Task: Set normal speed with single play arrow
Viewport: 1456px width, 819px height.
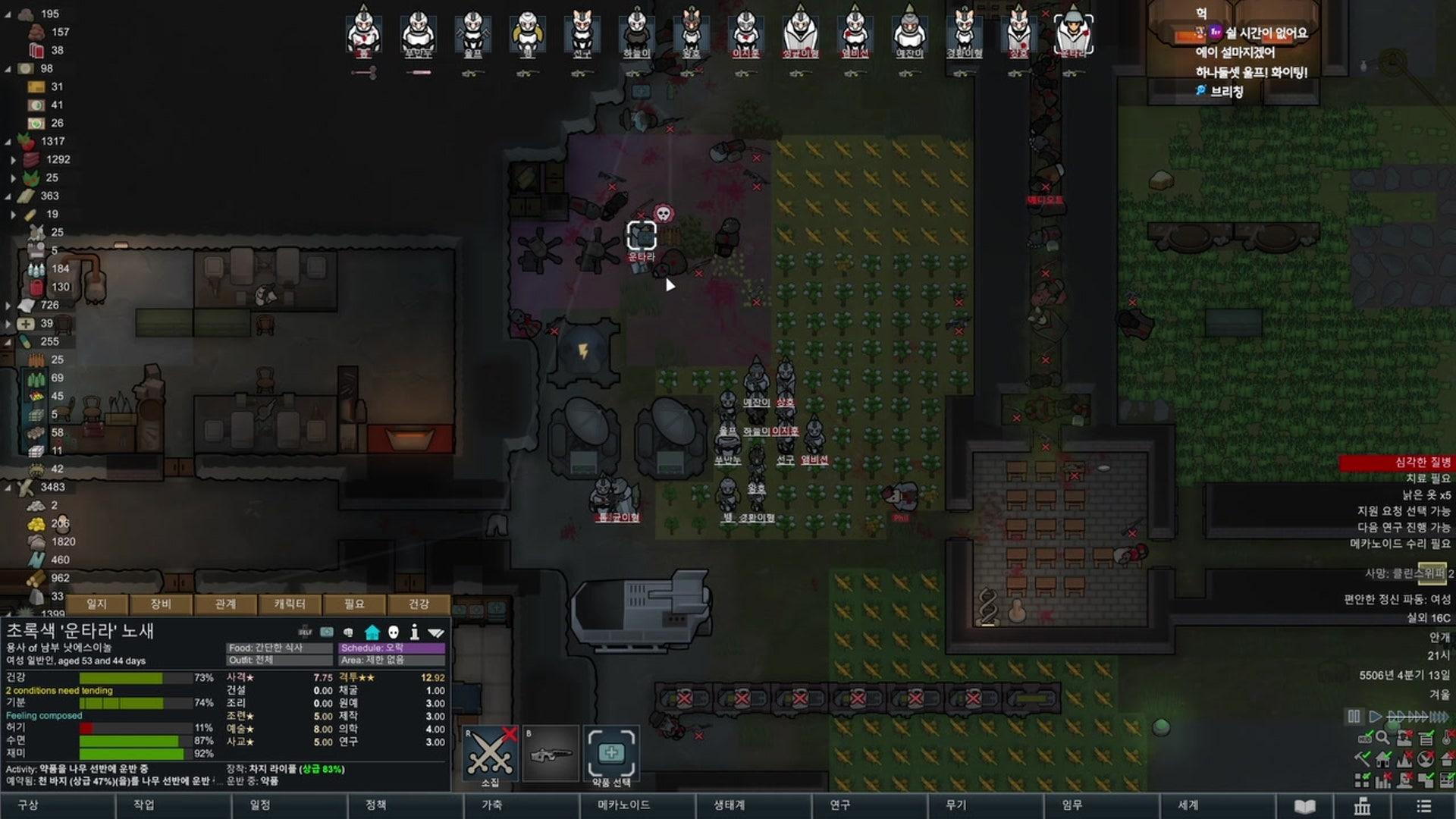Action: pos(1375,716)
